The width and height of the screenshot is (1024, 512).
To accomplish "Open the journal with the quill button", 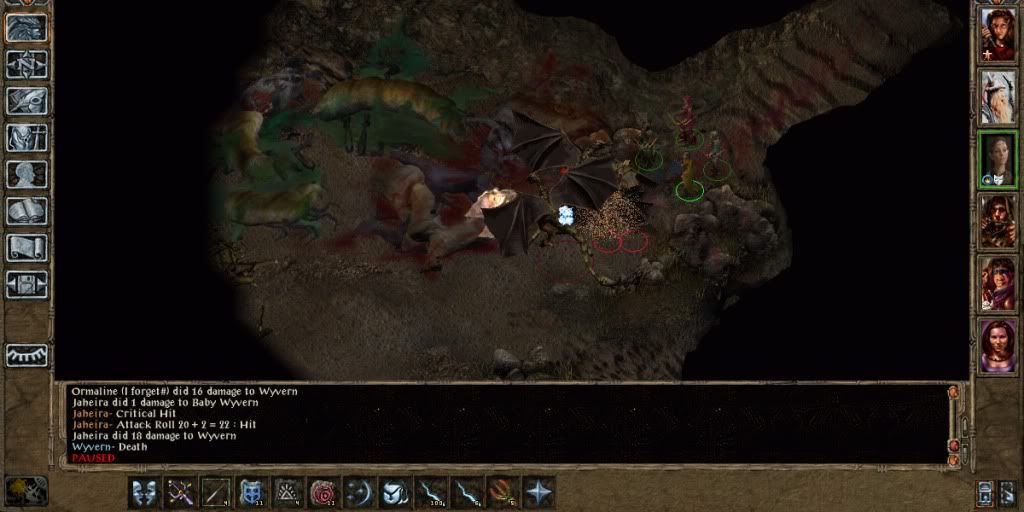I will pyautogui.click(x=26, y=101).
